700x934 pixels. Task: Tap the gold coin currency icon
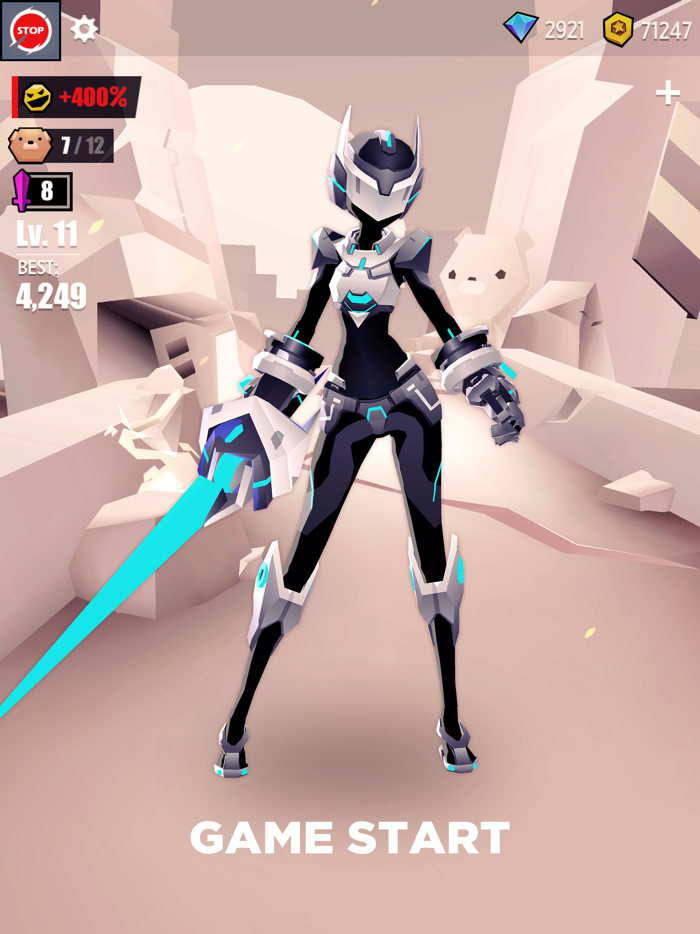(618, 30)
